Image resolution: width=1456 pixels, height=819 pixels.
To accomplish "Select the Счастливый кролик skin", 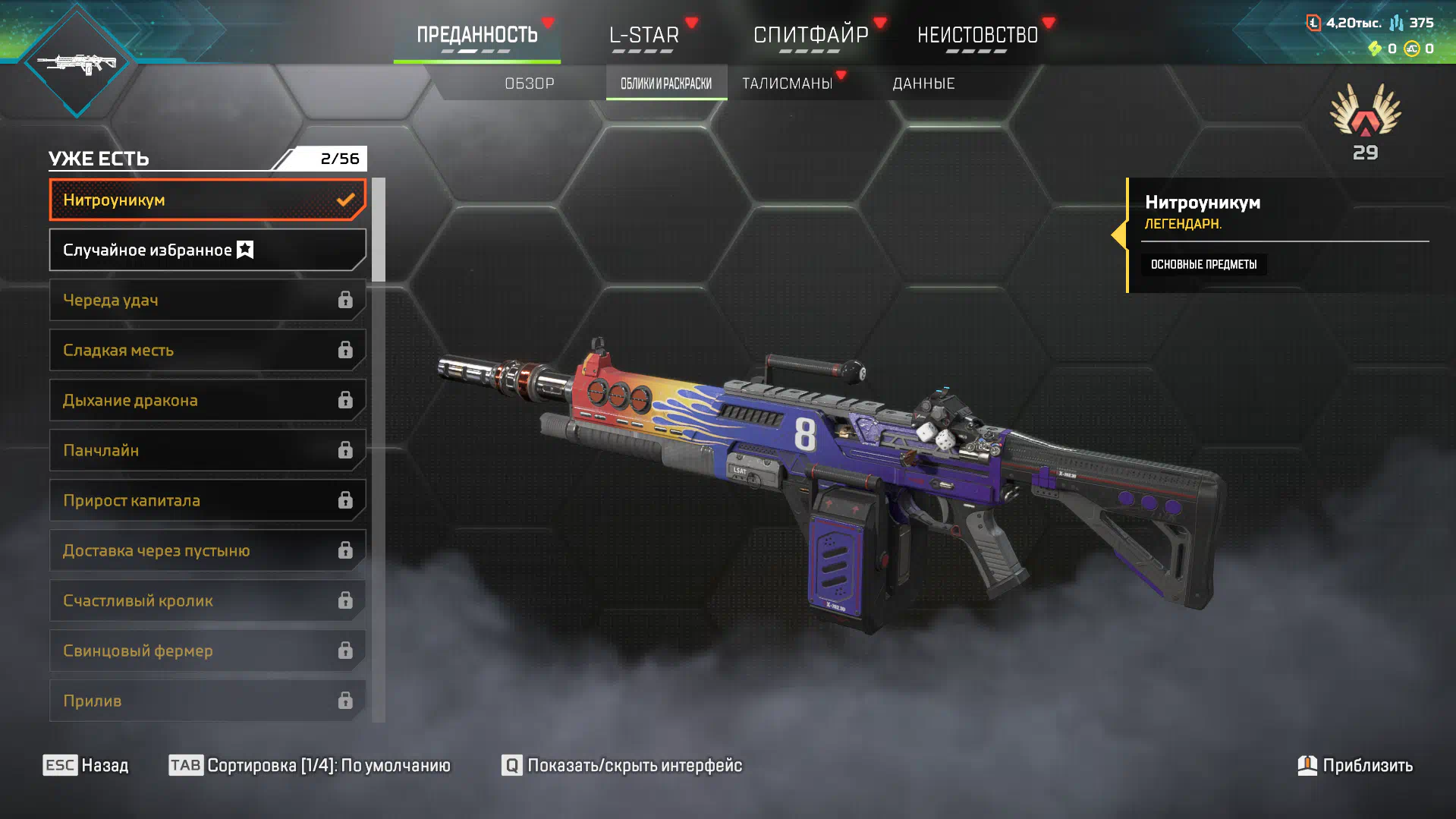I will [207, 601].
